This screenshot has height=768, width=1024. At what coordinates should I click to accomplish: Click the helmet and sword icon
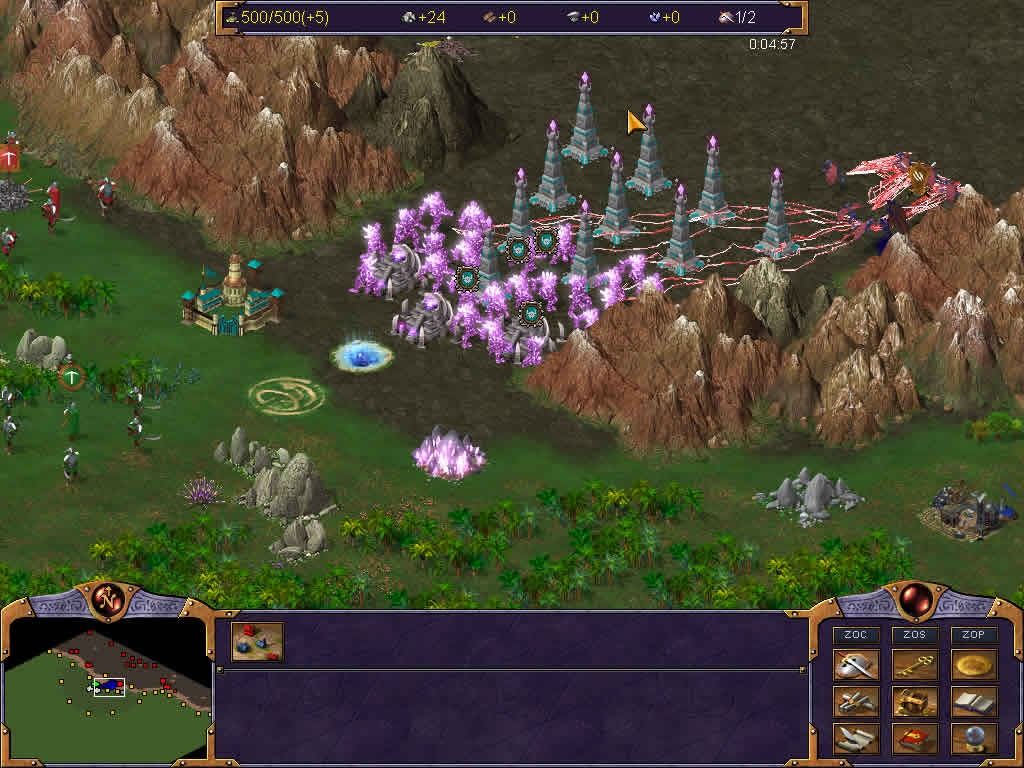pyautogui.click(x=856, y=666)
